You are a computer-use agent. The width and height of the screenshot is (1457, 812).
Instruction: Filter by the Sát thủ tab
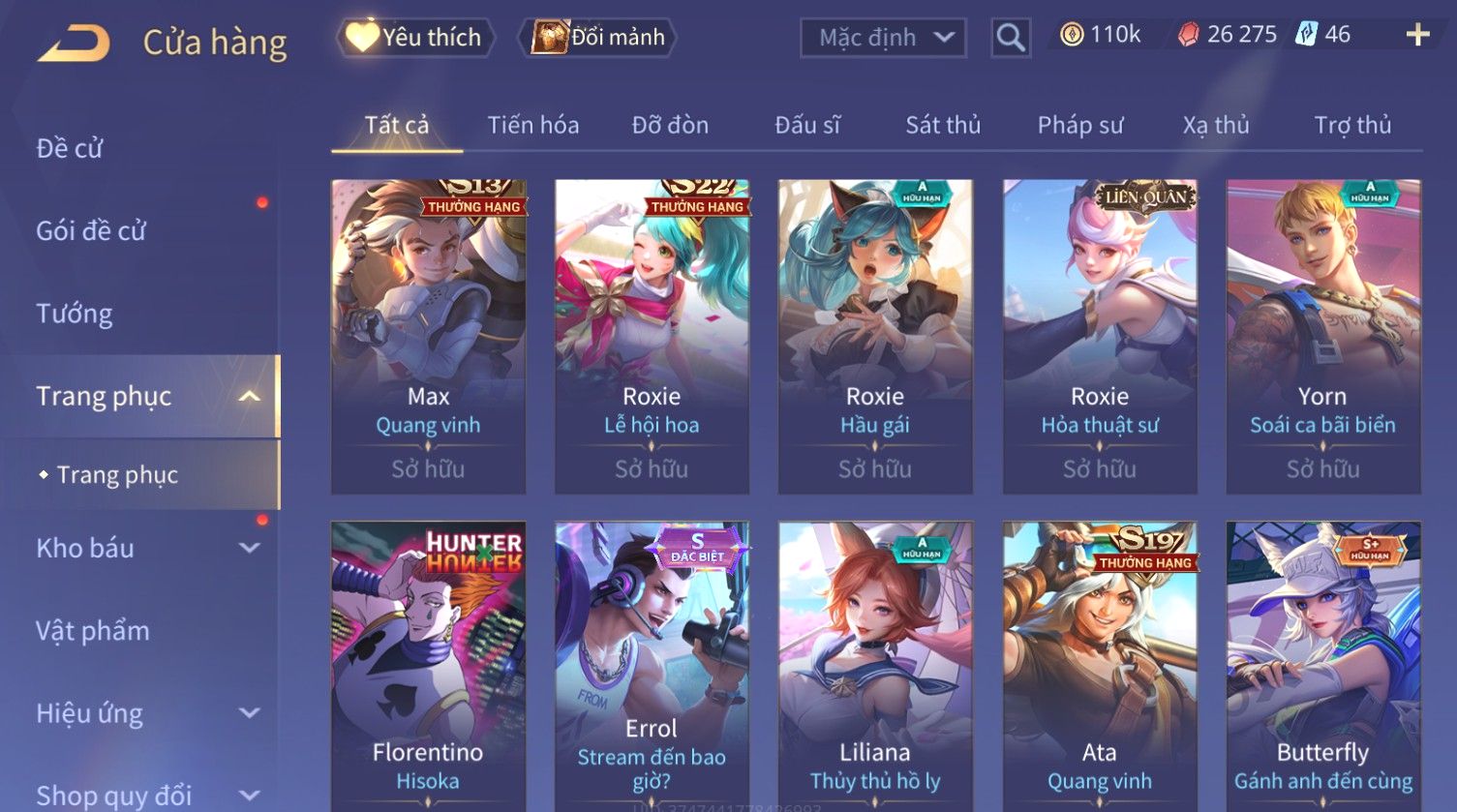coord(943,125)
